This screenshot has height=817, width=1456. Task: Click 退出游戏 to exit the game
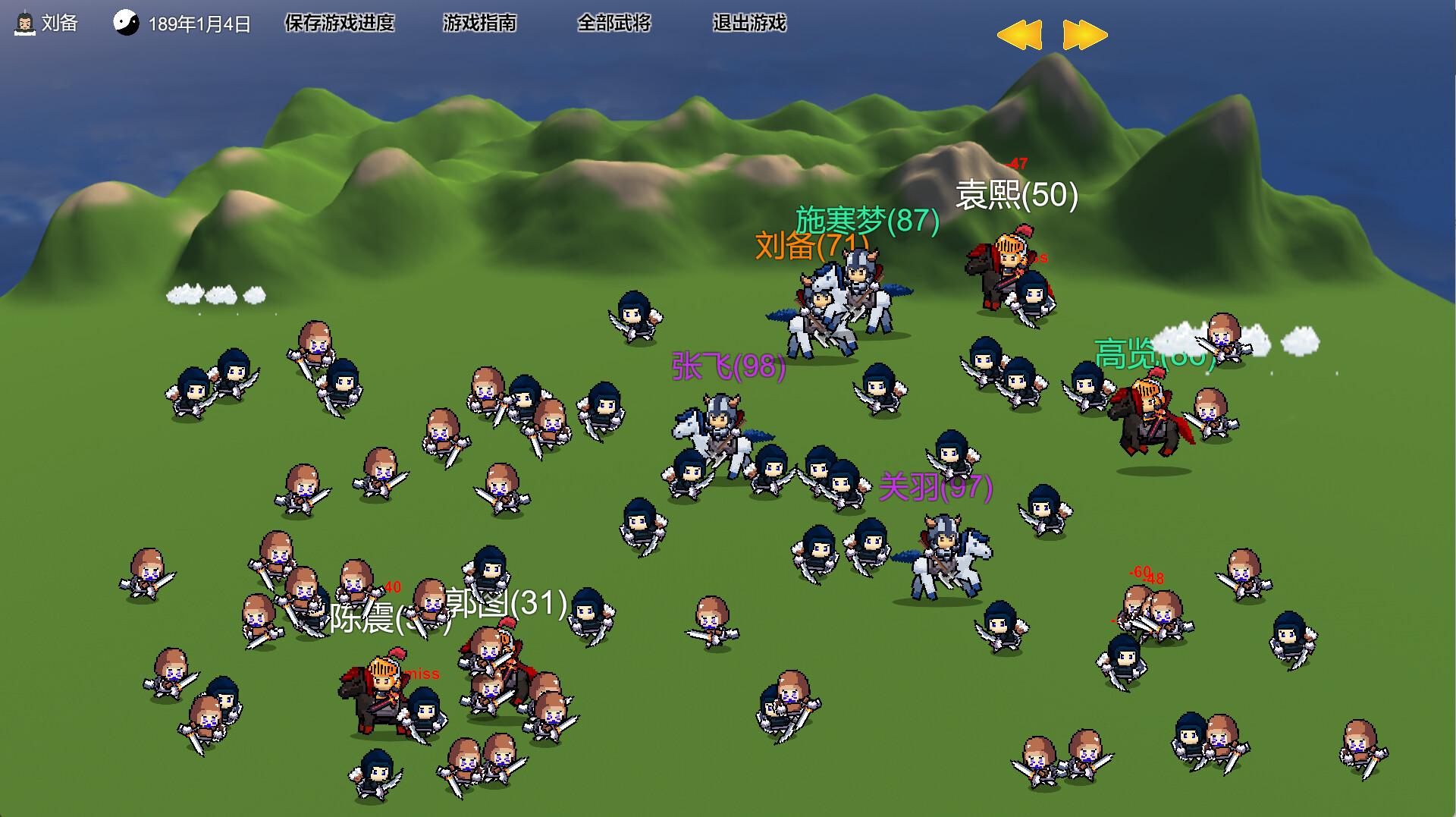pos(749,23)
